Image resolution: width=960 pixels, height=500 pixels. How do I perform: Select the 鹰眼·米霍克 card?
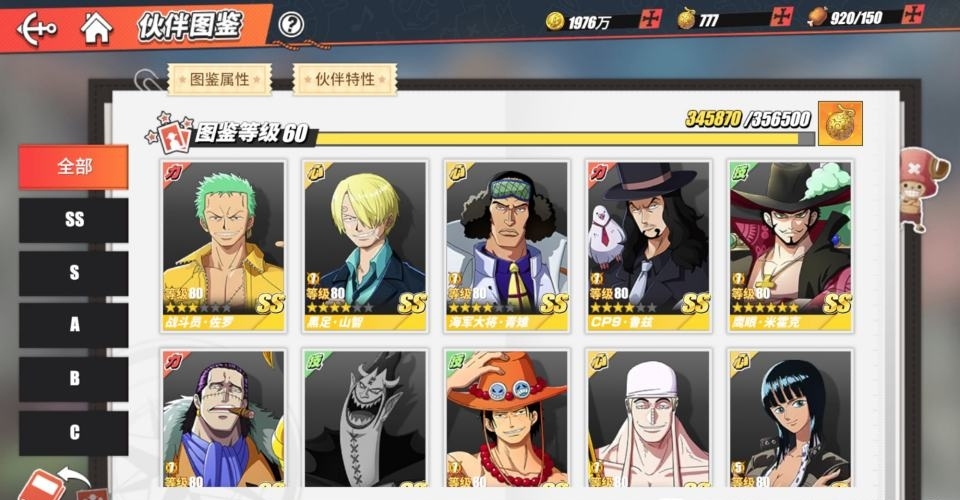[790, 246]
